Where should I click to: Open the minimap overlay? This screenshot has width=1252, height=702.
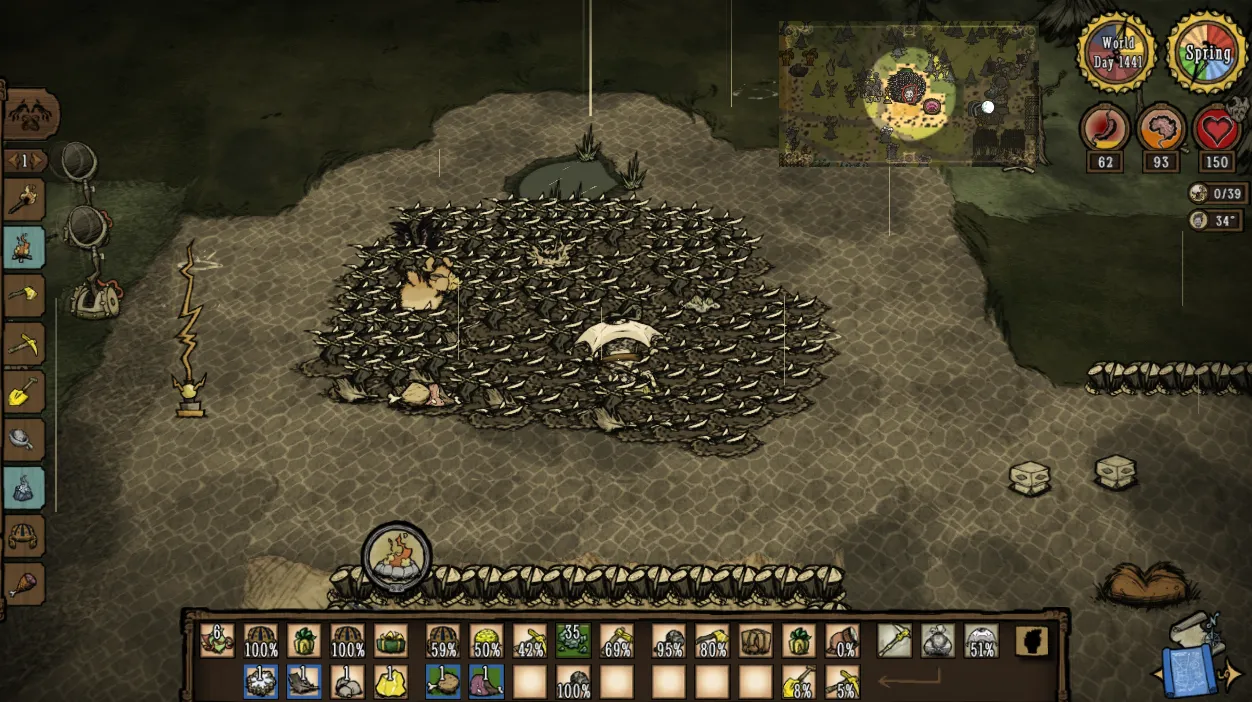(908, 94)
